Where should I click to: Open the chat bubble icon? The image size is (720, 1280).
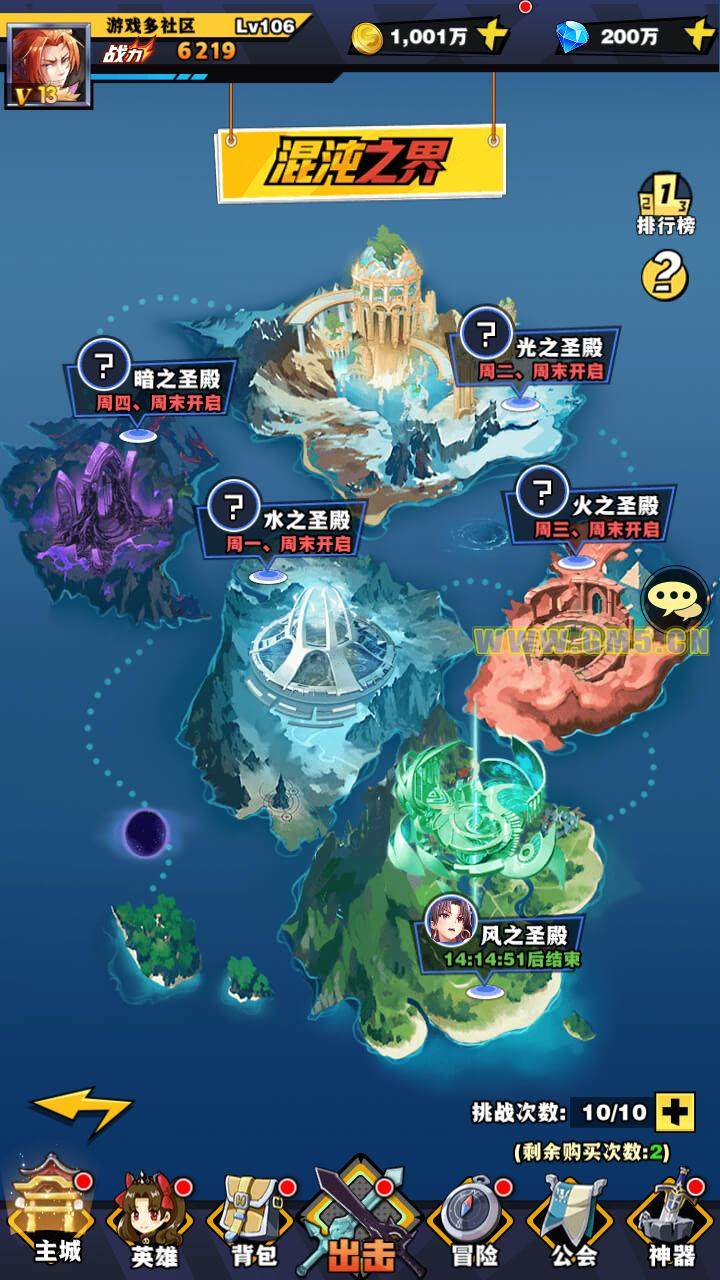click(x=667, y=600)
